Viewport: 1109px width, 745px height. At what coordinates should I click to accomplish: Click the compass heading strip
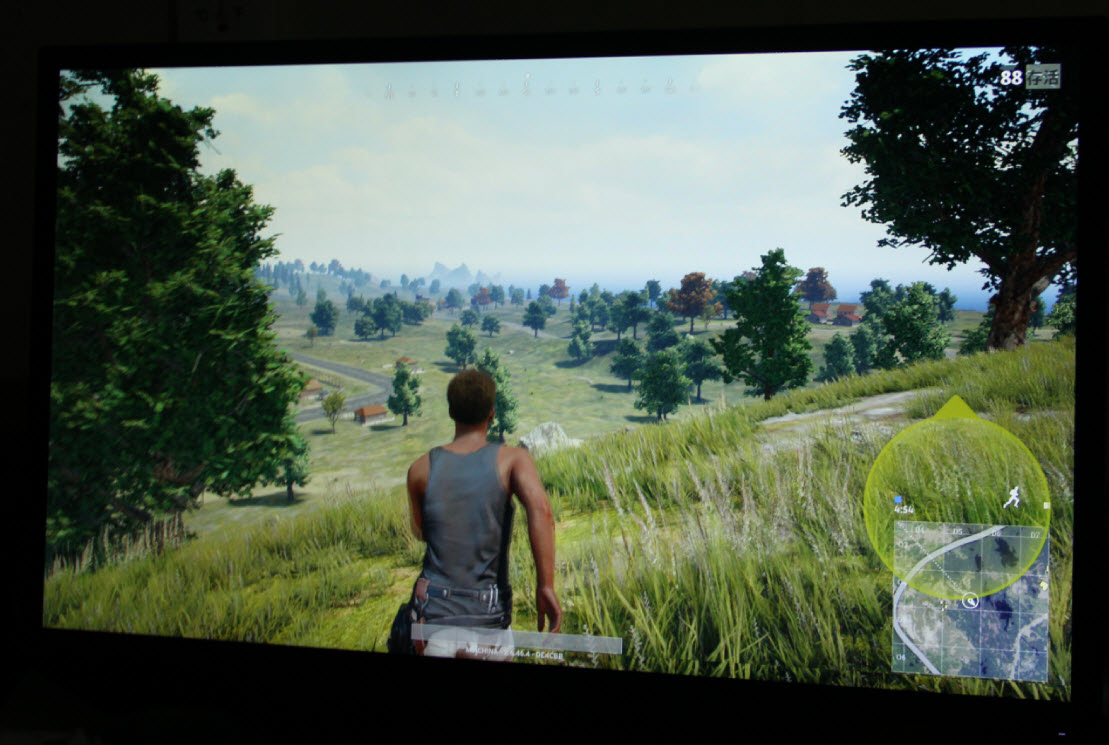tap(528, 90)
